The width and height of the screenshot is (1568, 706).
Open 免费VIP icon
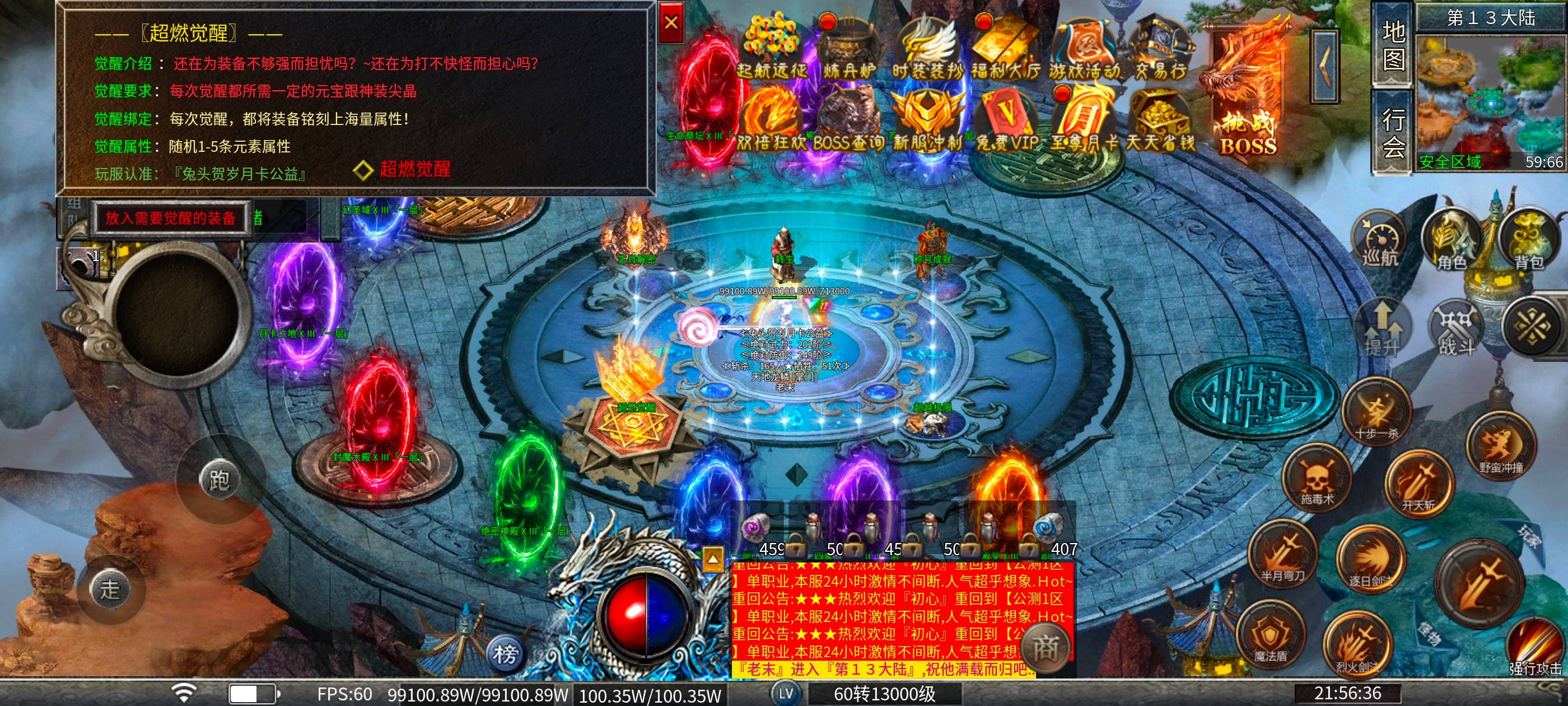tap(1007, 120)
